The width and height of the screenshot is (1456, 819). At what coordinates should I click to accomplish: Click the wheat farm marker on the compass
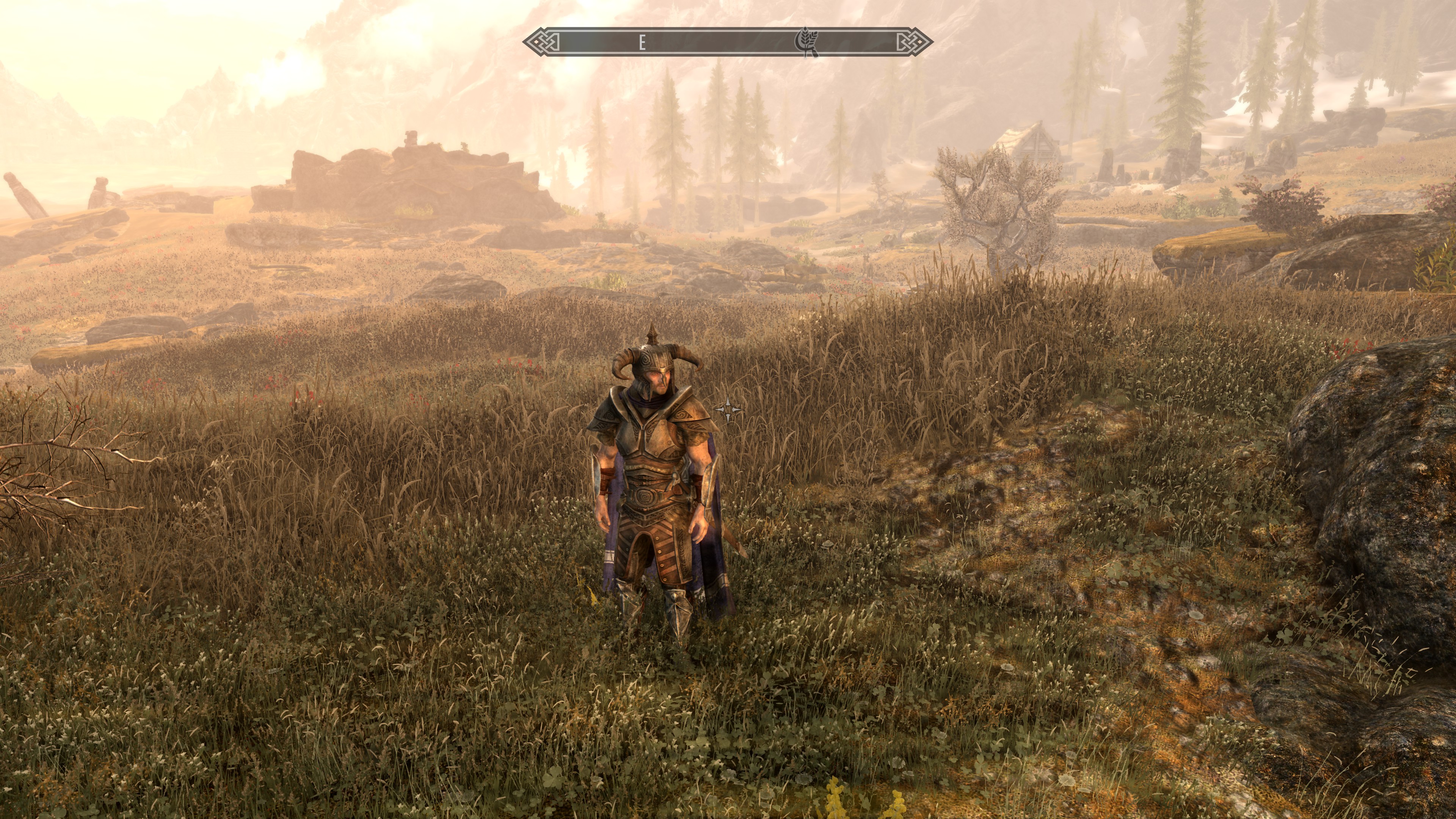[x=807, y=42]
